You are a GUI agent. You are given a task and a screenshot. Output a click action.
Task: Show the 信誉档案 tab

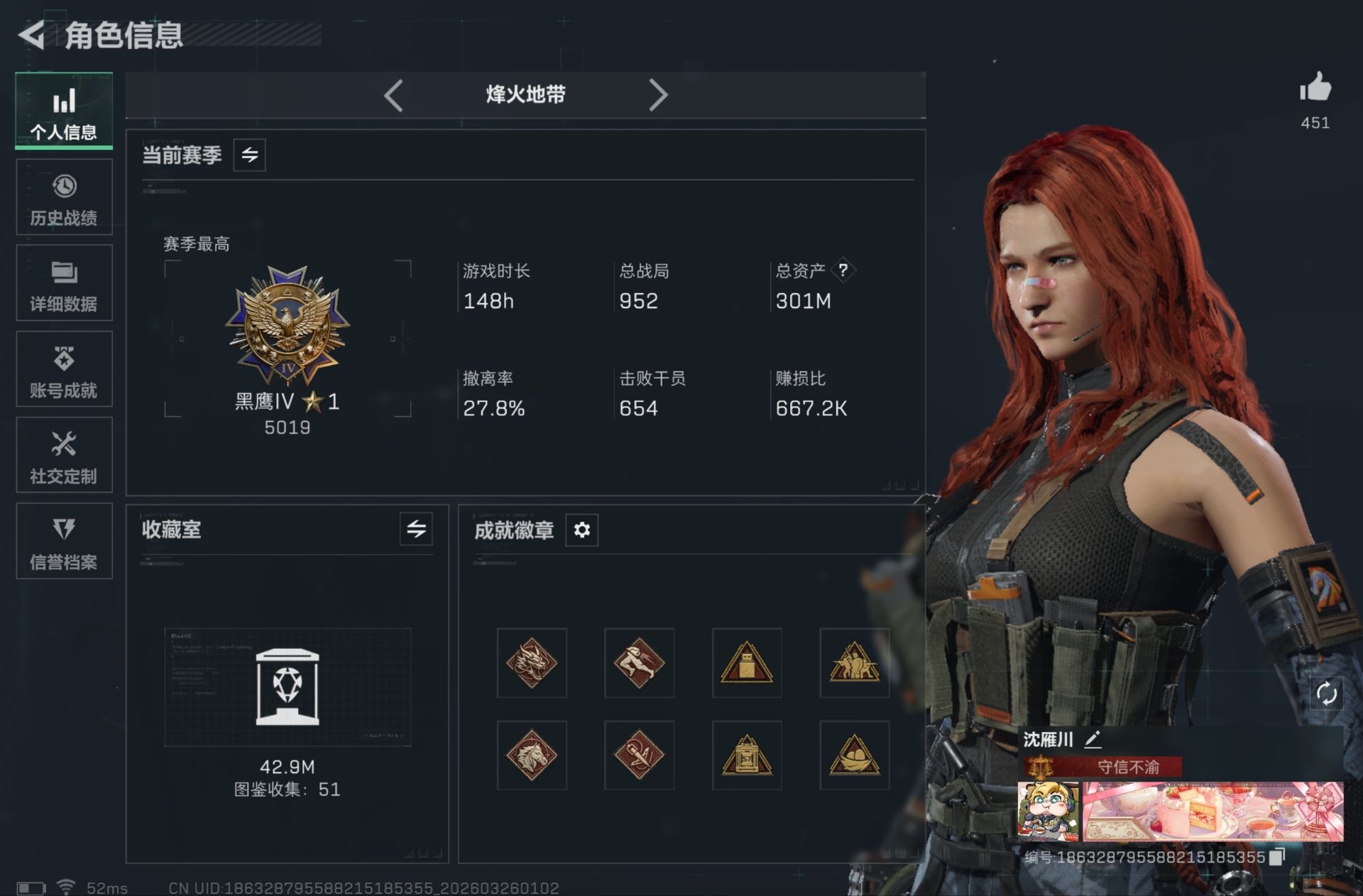coord(64,541)
